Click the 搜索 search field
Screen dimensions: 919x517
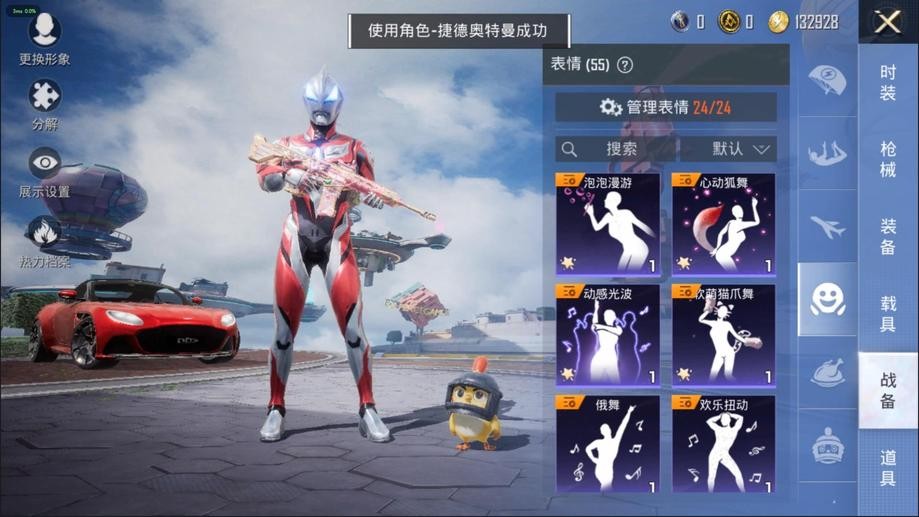click(x=615, y=149)
